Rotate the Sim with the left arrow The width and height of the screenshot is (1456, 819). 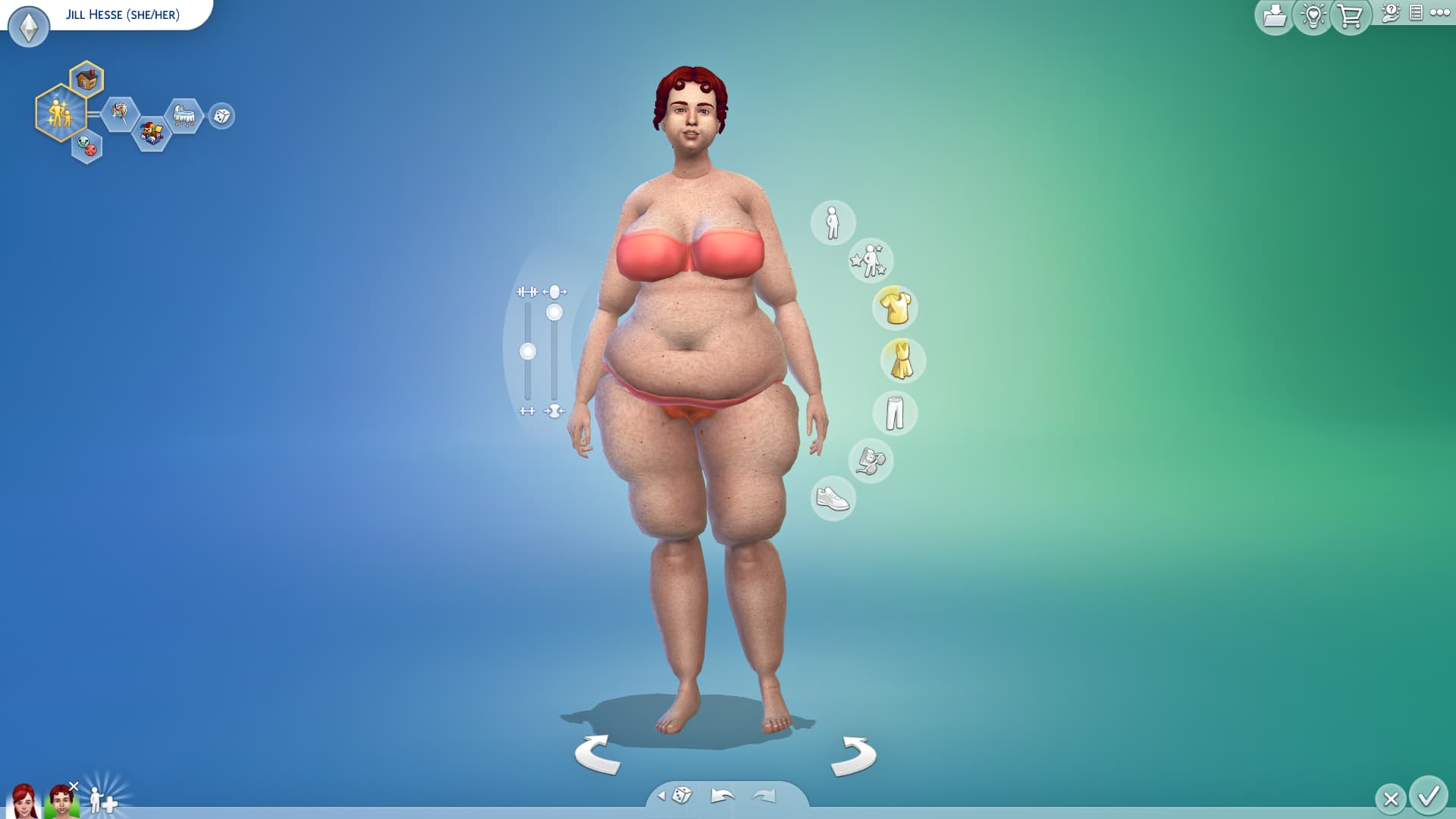[x=598, y=754]
